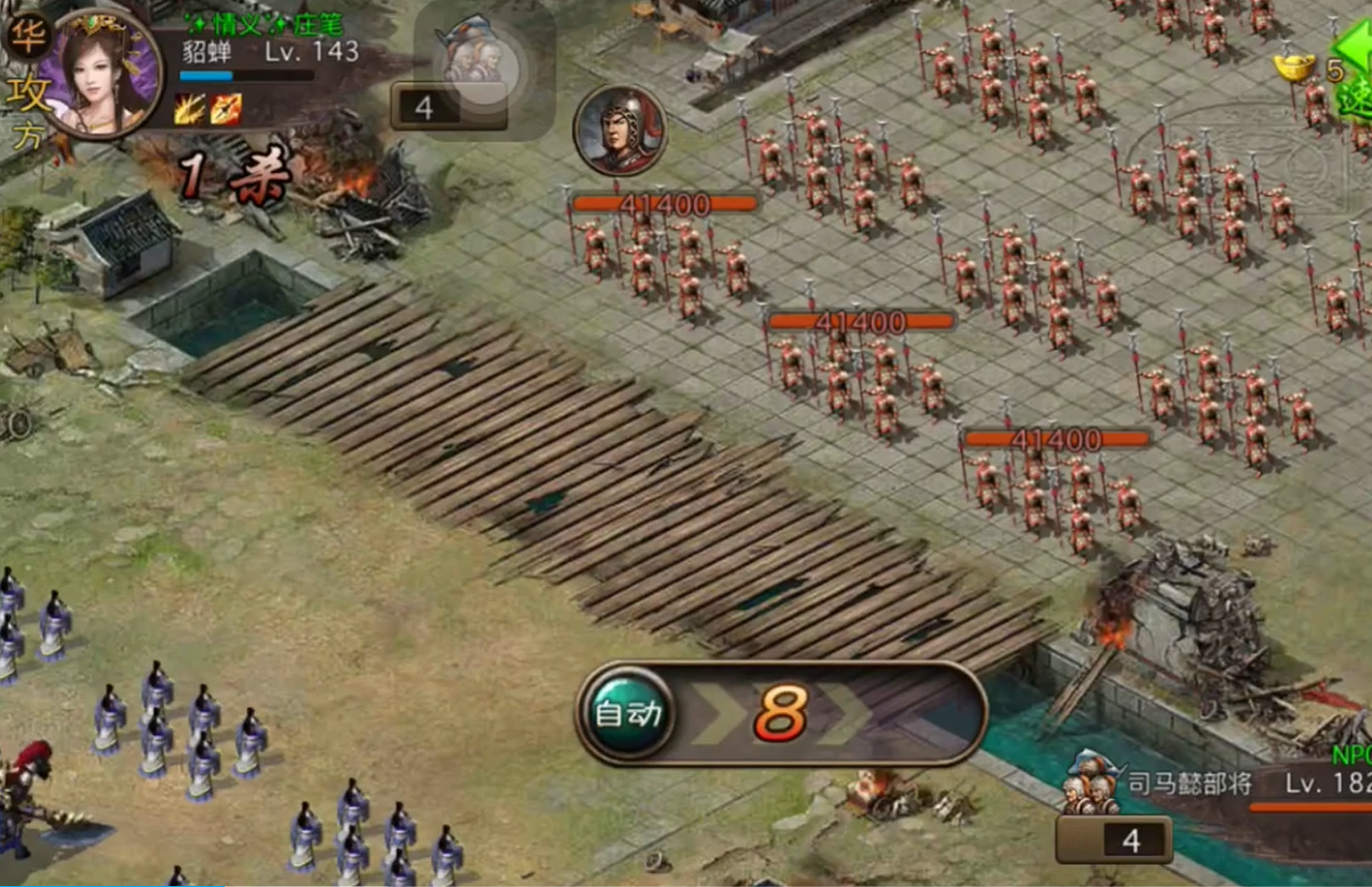
Task: Select the enemy general's round portrait
Action: click(619, 130)
